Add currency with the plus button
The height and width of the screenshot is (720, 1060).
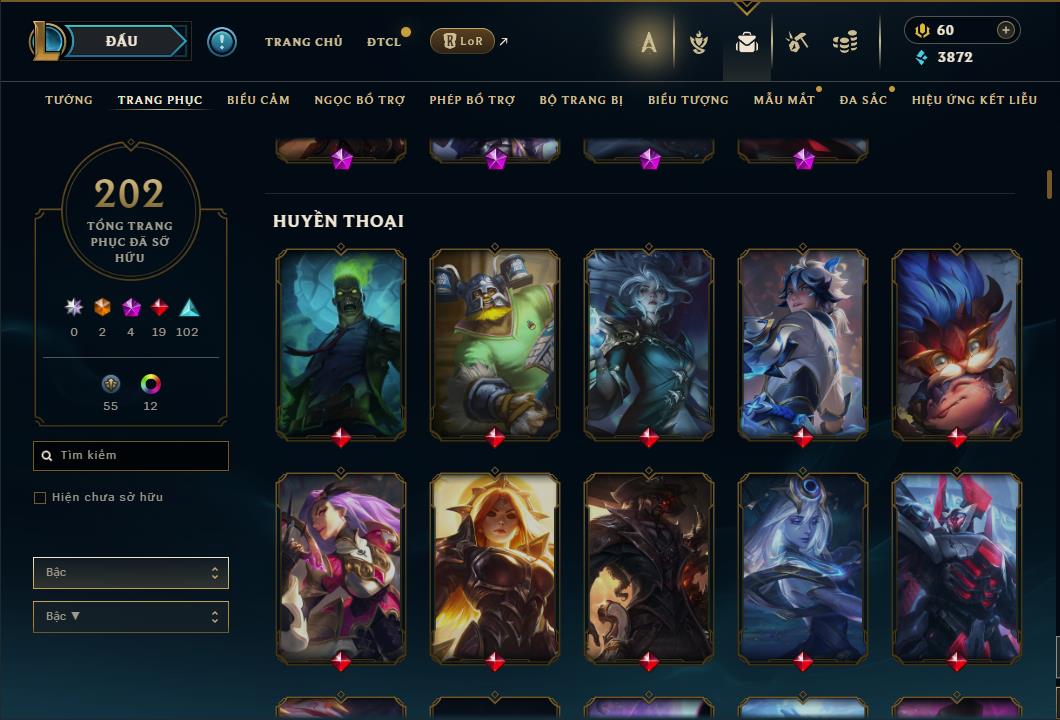tap(1006, 30)
